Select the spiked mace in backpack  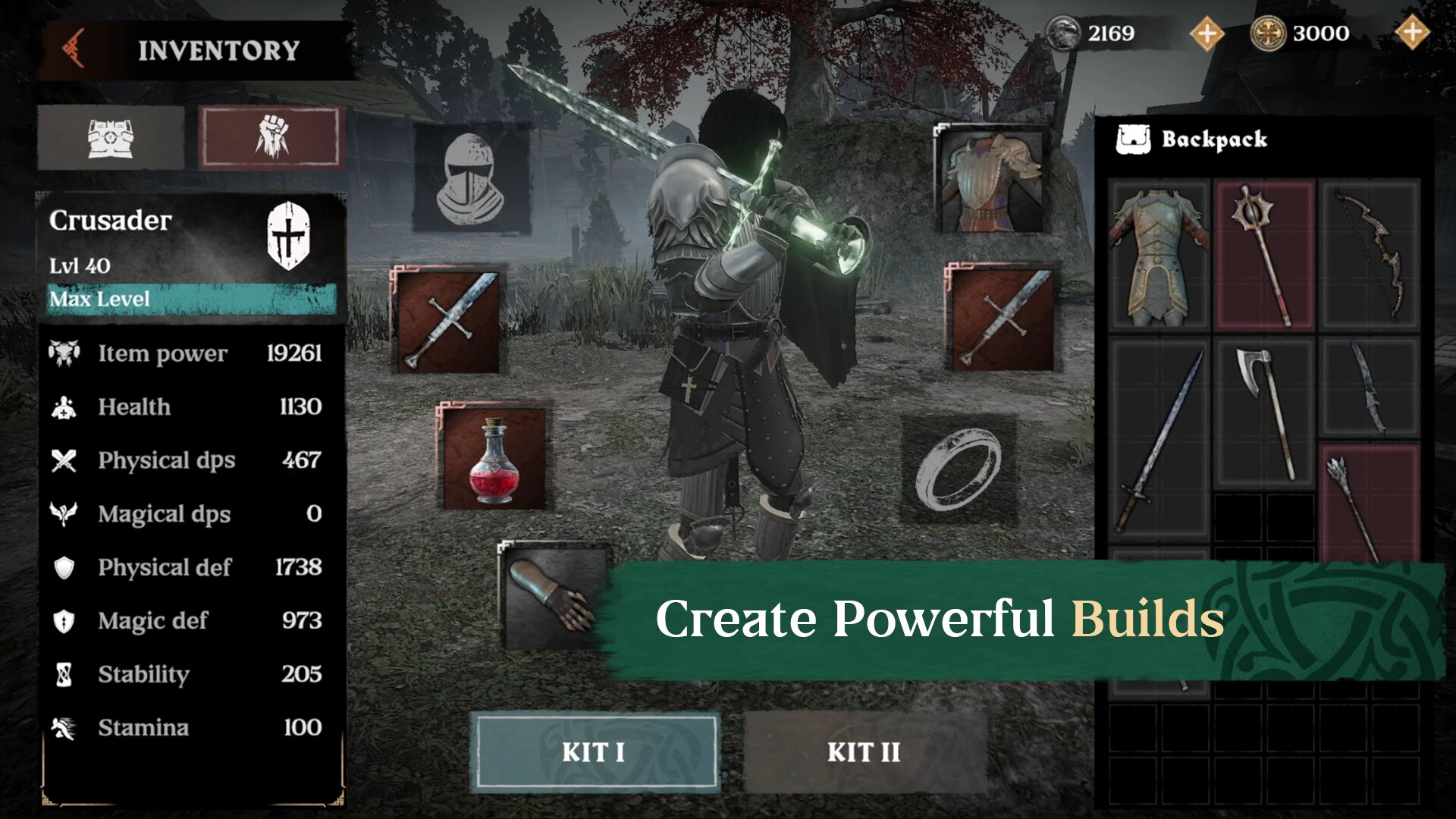coord(1264,256)
